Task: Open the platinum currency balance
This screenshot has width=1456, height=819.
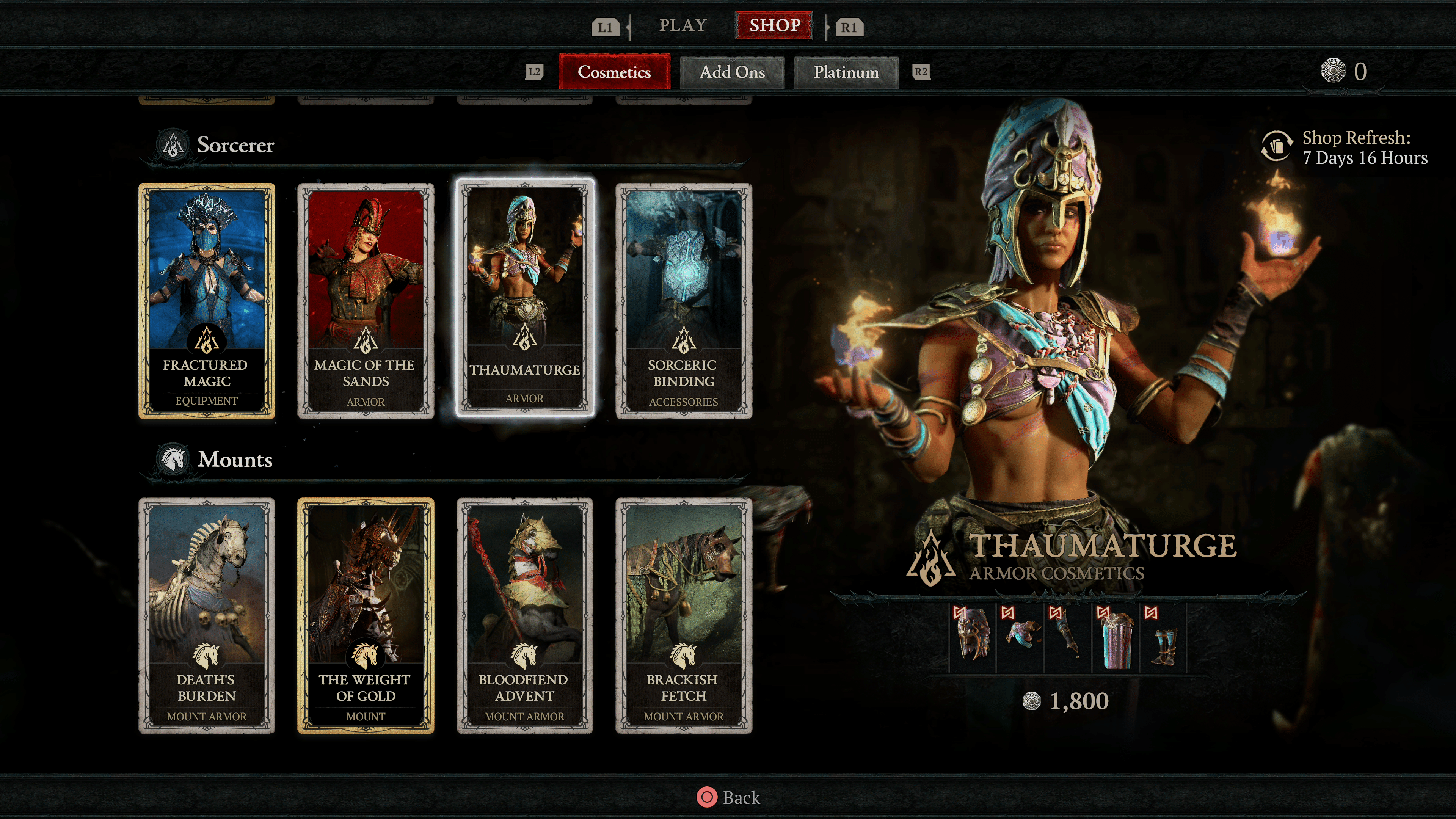Action: (x=1344, y=72)
